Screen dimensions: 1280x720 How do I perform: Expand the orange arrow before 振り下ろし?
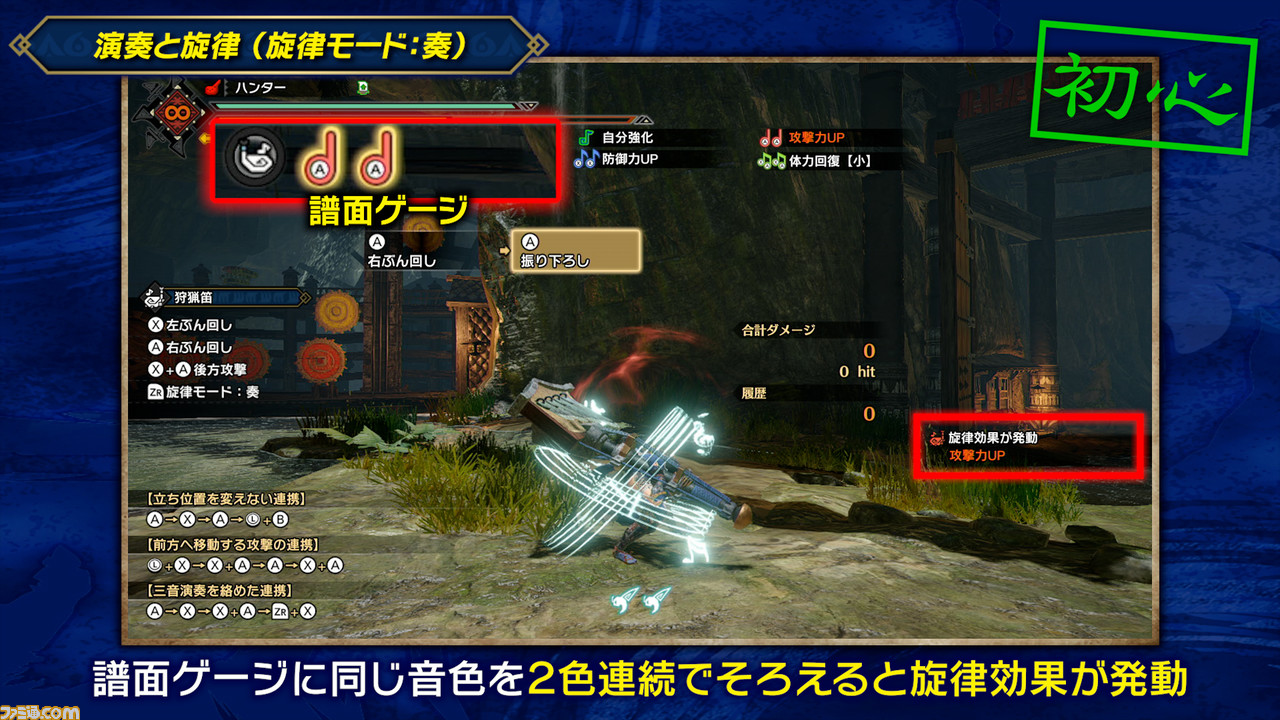[x=505, y=251]
